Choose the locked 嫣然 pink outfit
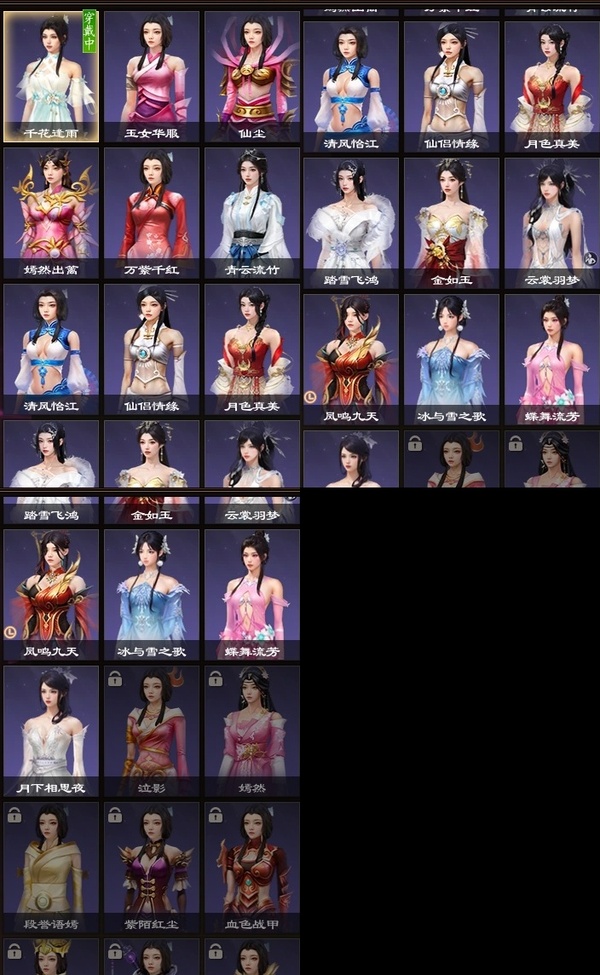 [252, 730]
